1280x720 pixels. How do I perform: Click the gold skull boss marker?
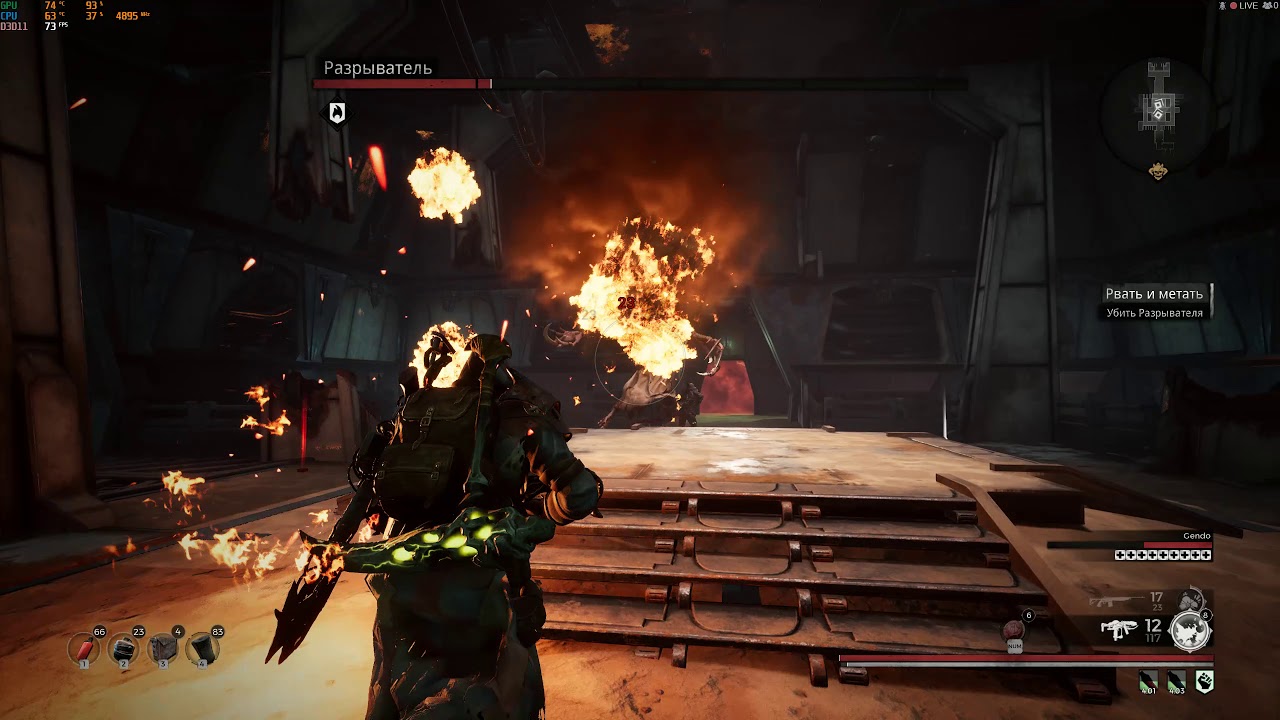click(x=1158, y=171)
